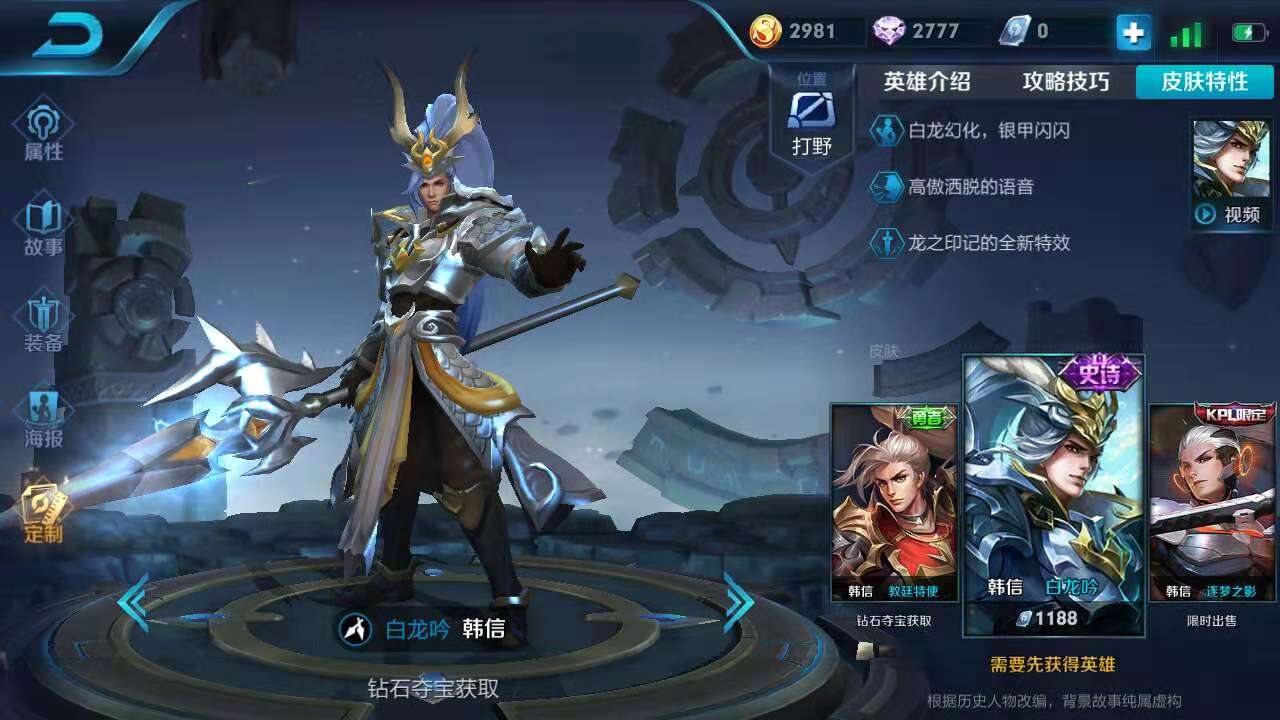Click the right carousel arrow
Viewport: 1280px width, 720px height.
(739, 601)
